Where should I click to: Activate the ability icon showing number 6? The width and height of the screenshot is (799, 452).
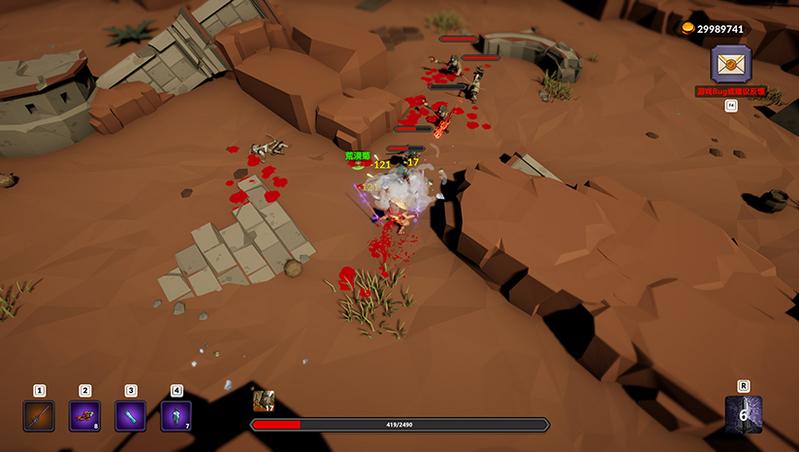tap(743, 414)
